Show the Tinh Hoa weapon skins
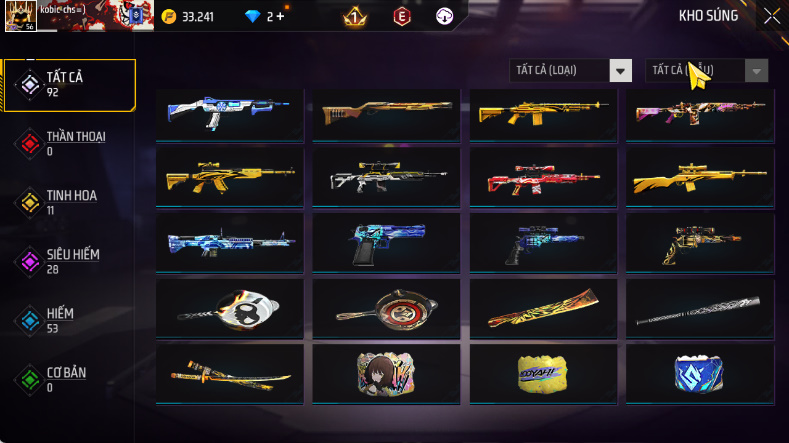The width and height of the screenshot is (789, 443). click(x=68, y=202)
